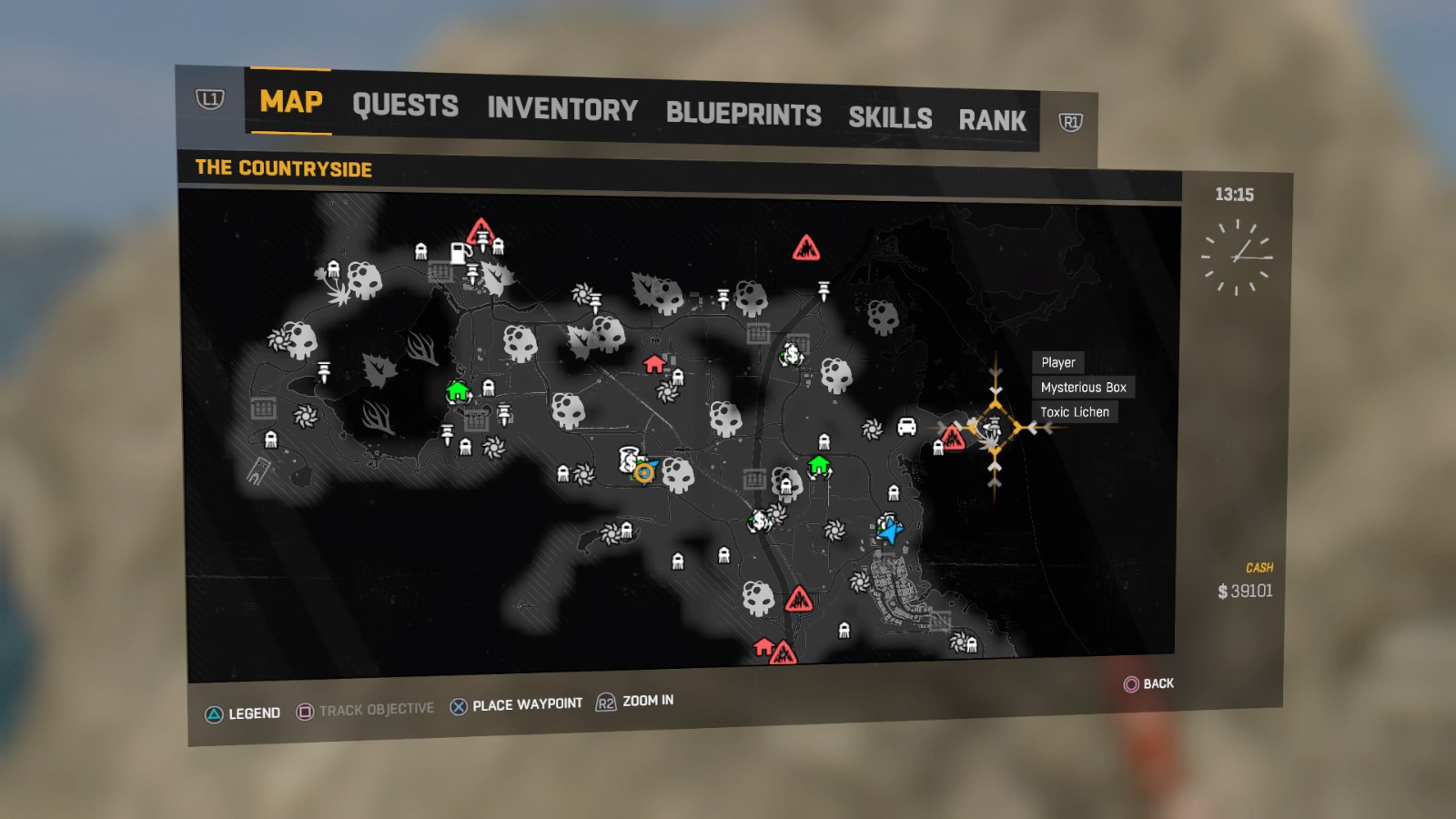Click the L1 shoulder button icon
1456x819 pixels.
click(x=208, y=100)
